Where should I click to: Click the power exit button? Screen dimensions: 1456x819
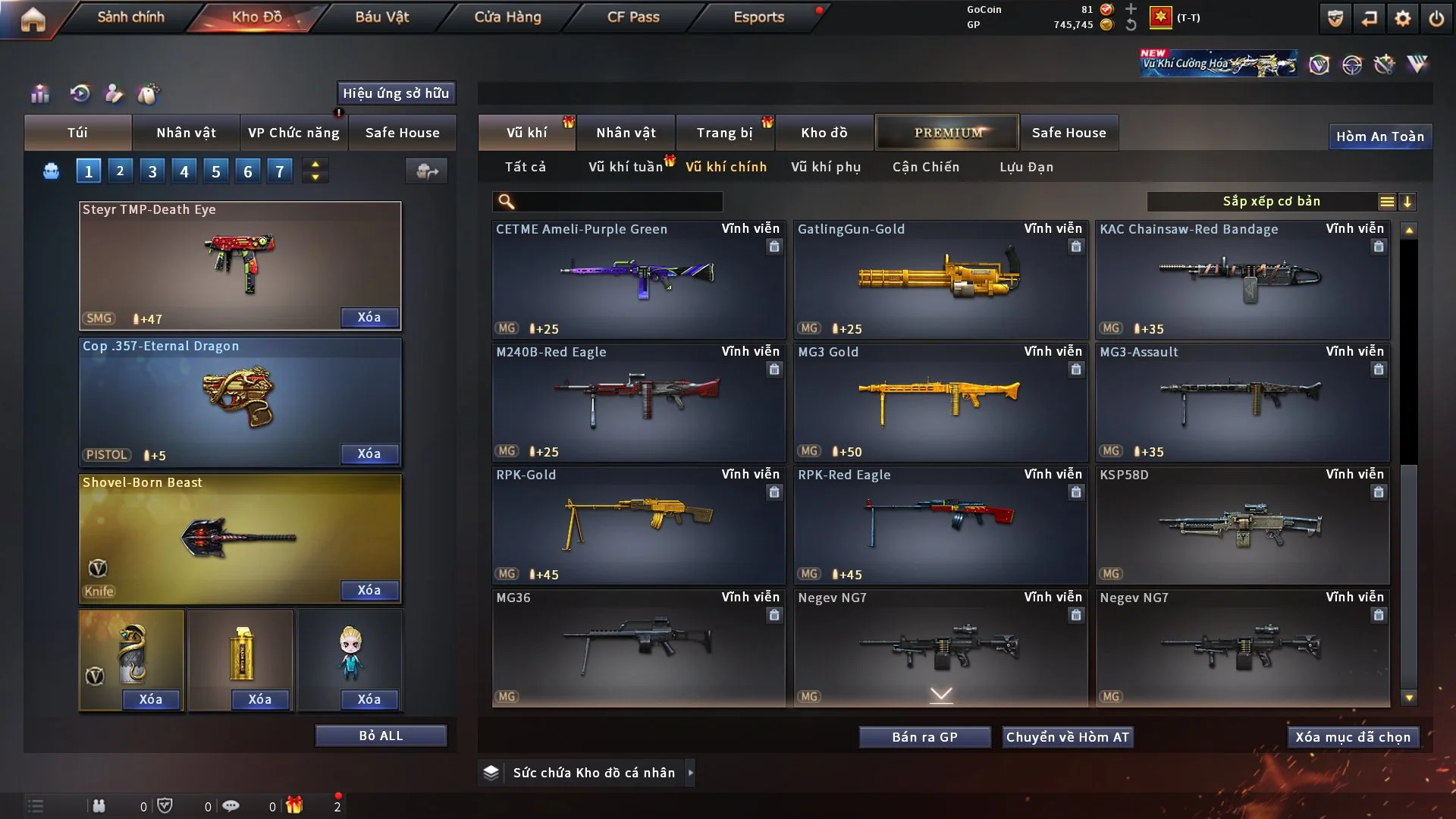1436,18
